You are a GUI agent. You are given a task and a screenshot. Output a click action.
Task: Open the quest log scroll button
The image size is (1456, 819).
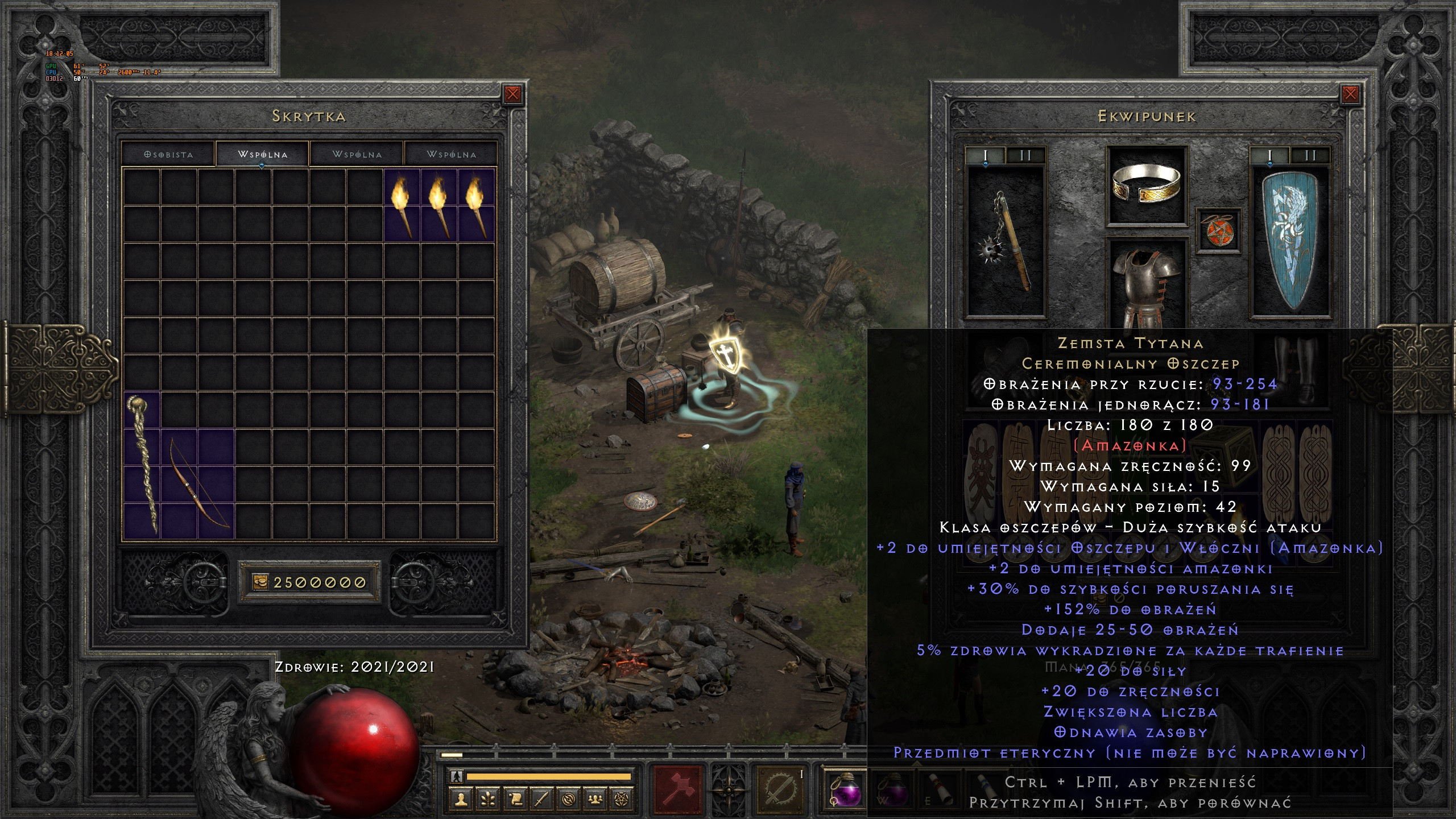515,799
